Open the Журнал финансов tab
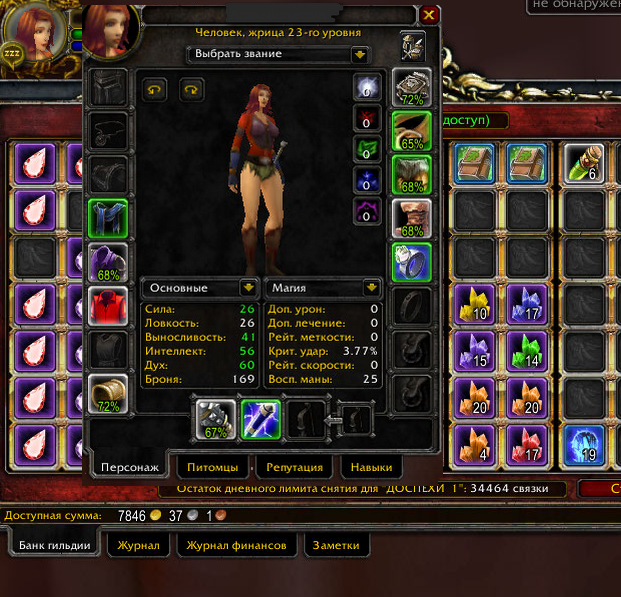Viewport: 621px width, 597px height. point(237,545)
